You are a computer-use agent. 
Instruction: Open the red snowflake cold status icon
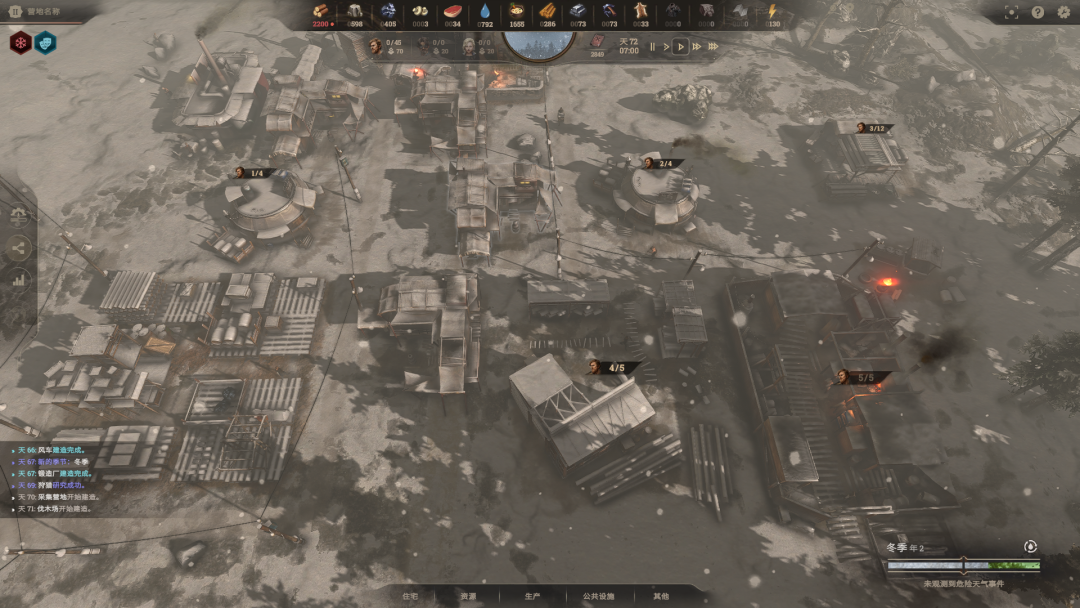click(x=21, y=43)
